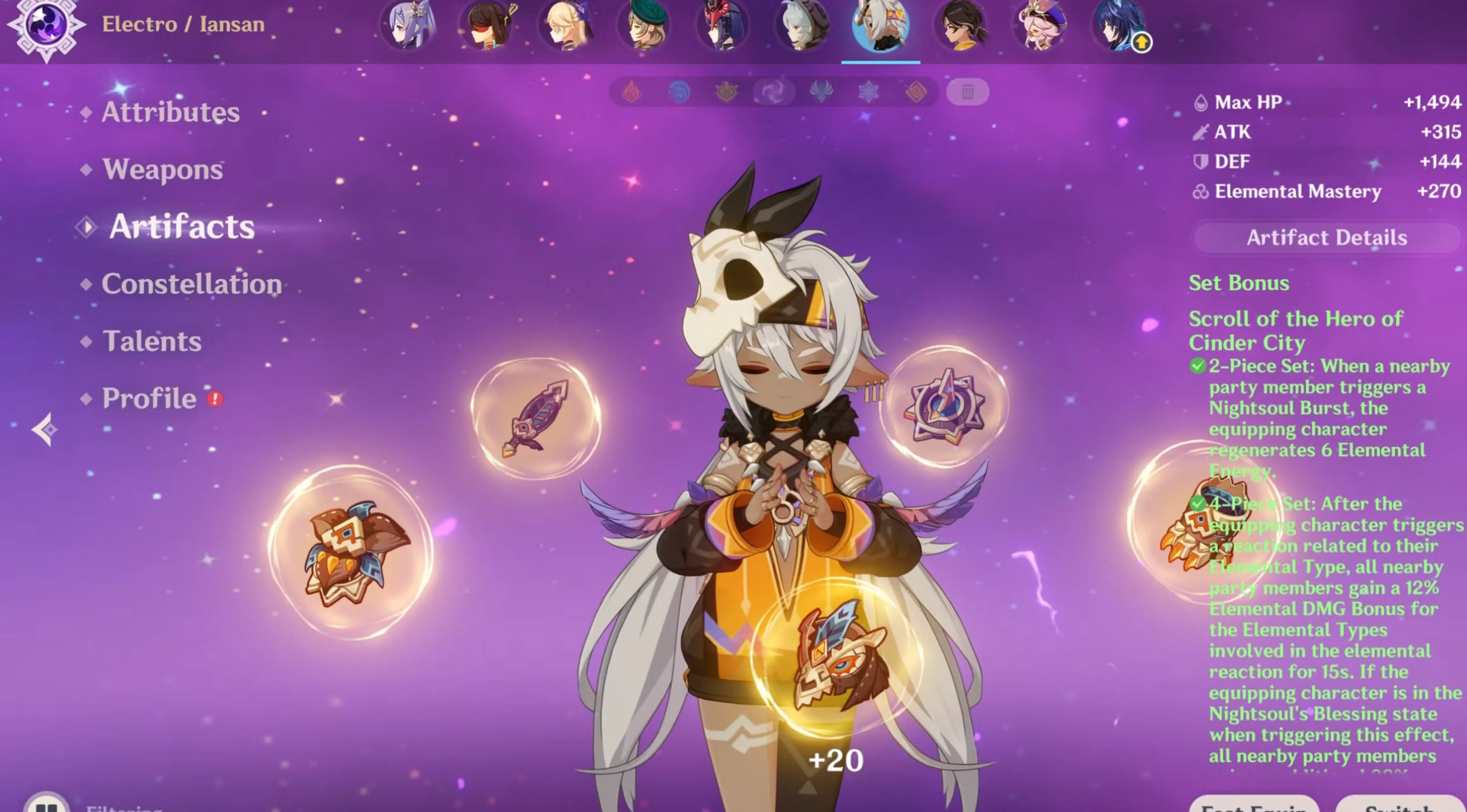
Task: Click the back arrow on the left edge
Action: [x=44, y=429]
